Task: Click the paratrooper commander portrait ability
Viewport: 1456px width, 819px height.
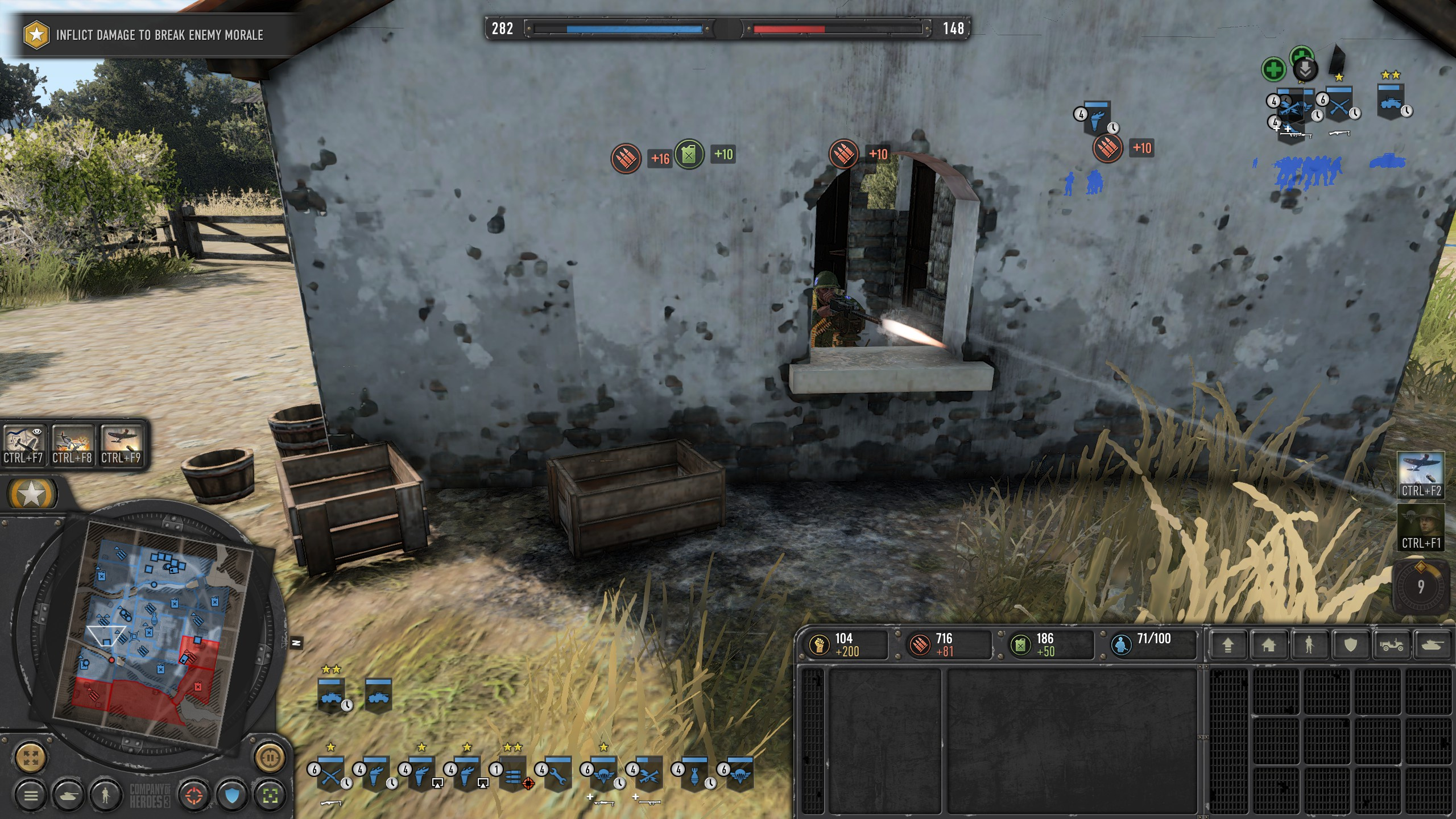Action: click(1421, 526)
